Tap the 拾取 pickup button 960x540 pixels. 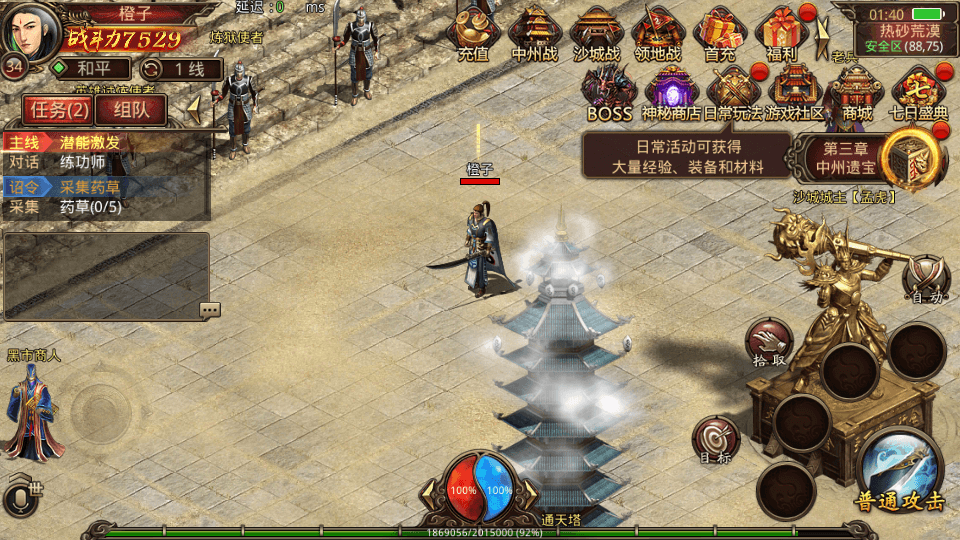coord(770,343)
